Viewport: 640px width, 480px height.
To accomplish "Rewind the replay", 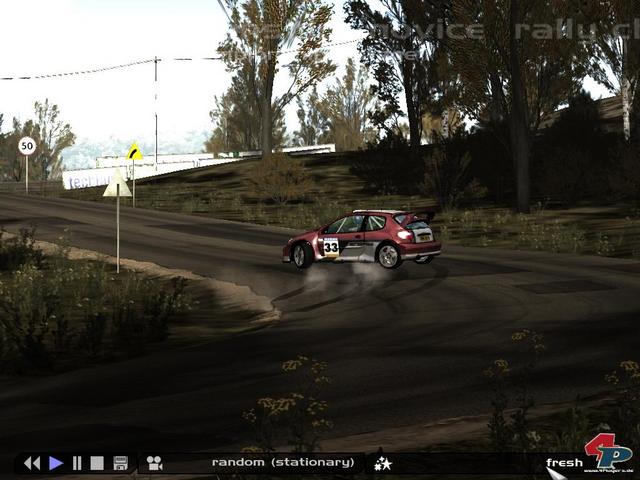I will pyautogui.click(x=32, y=463).
